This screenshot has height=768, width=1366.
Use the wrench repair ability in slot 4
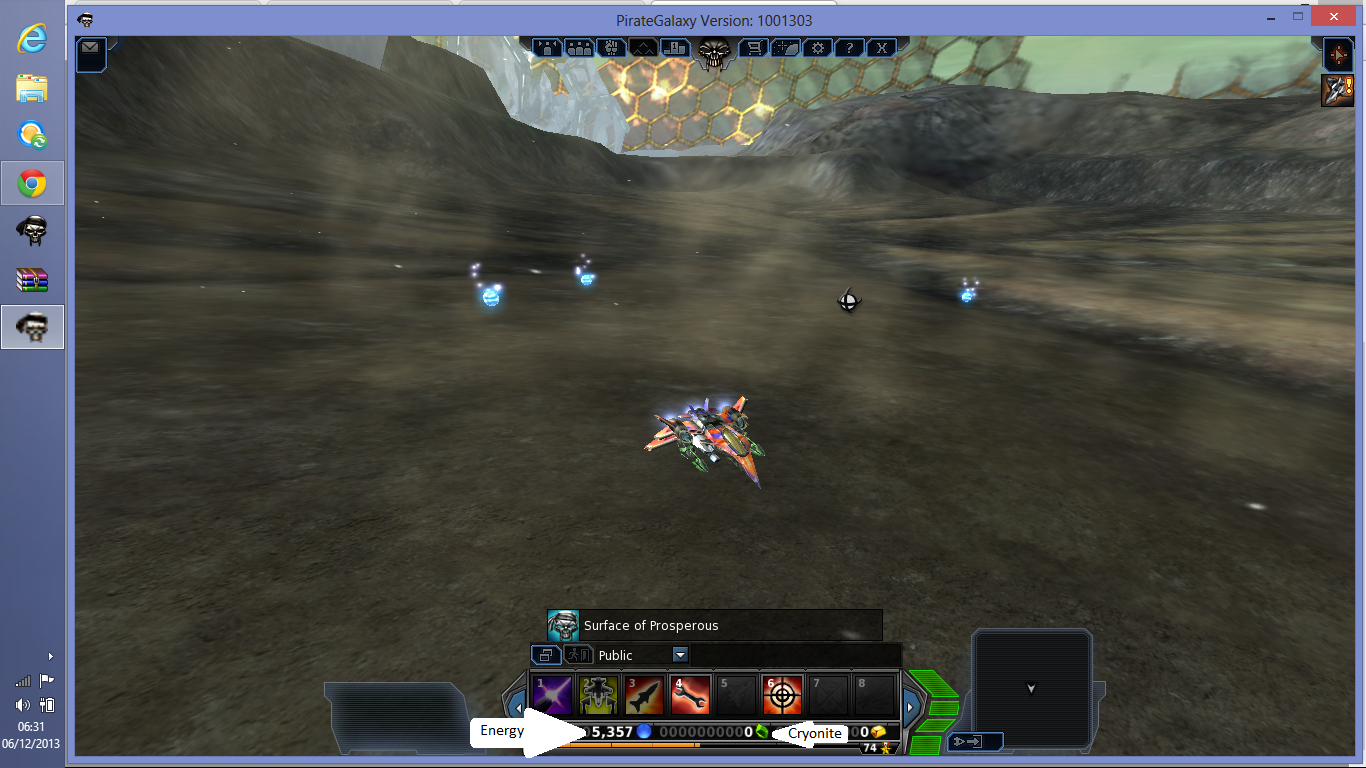coord(690,694)
